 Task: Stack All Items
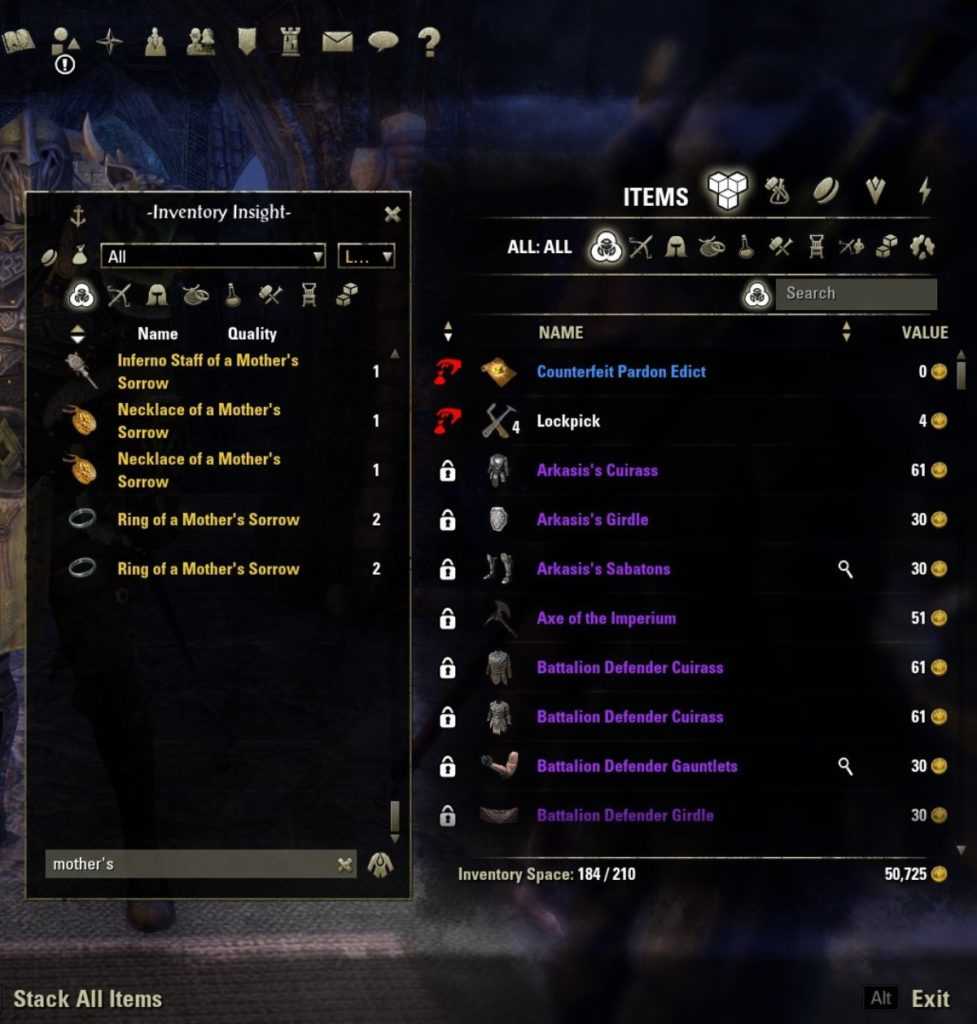coord(87,998)
